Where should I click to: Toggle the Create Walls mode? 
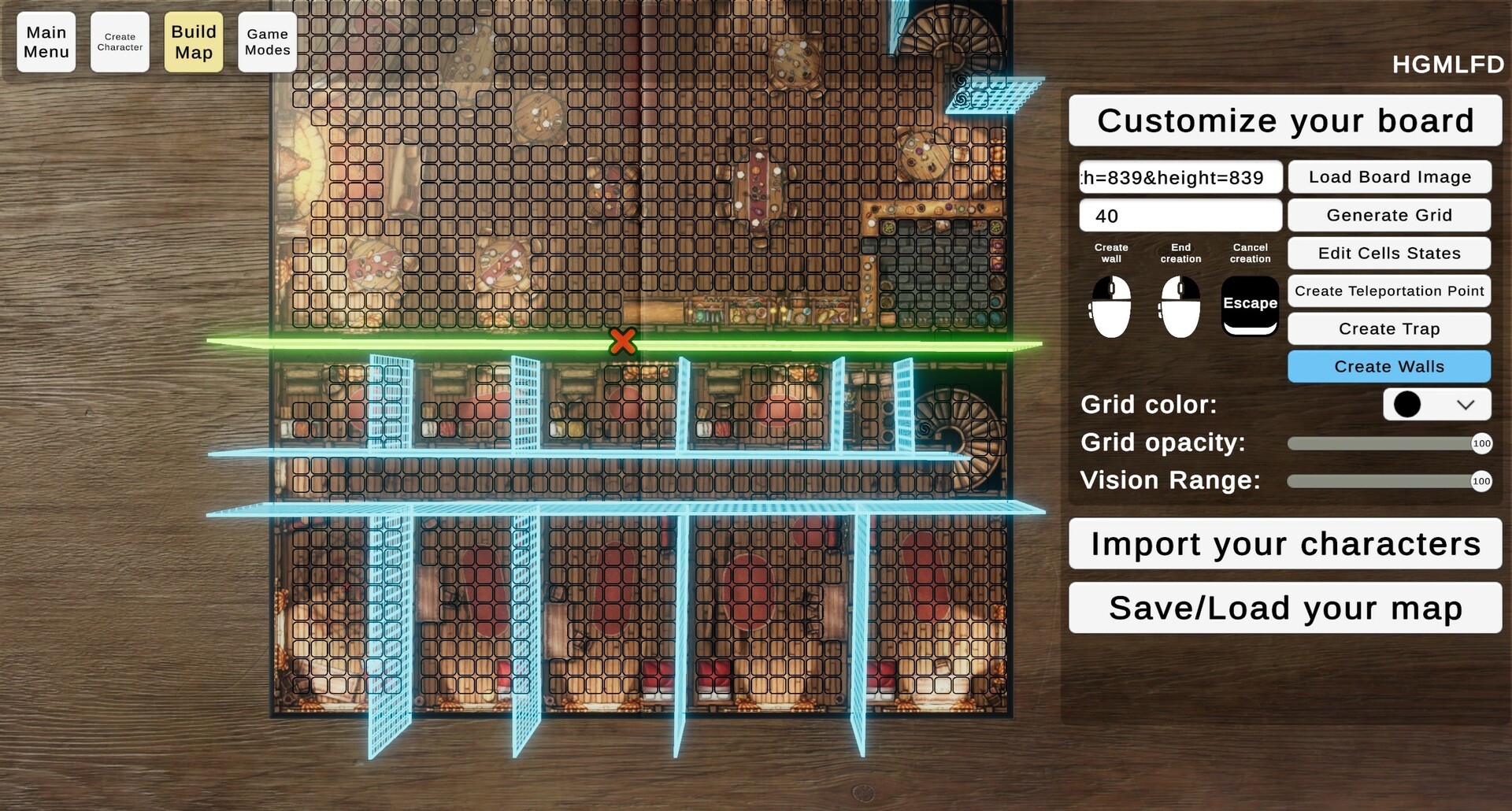click(x=1388, y=366)
